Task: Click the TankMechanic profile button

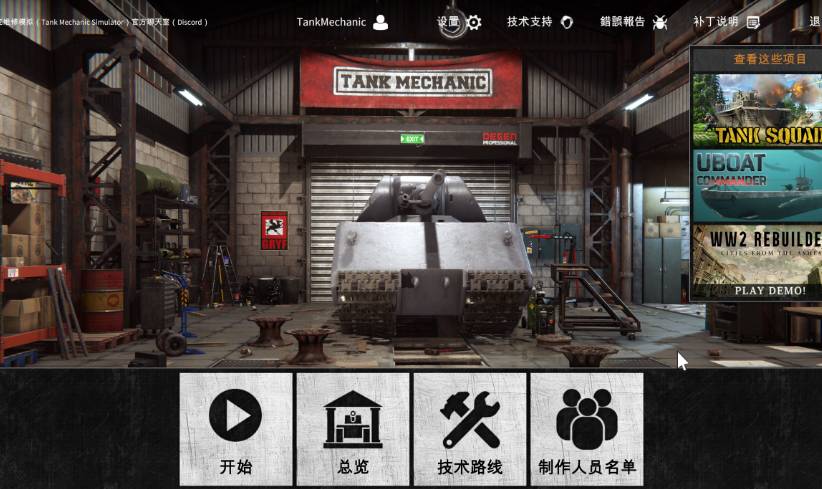Action: tap(342, 22)
